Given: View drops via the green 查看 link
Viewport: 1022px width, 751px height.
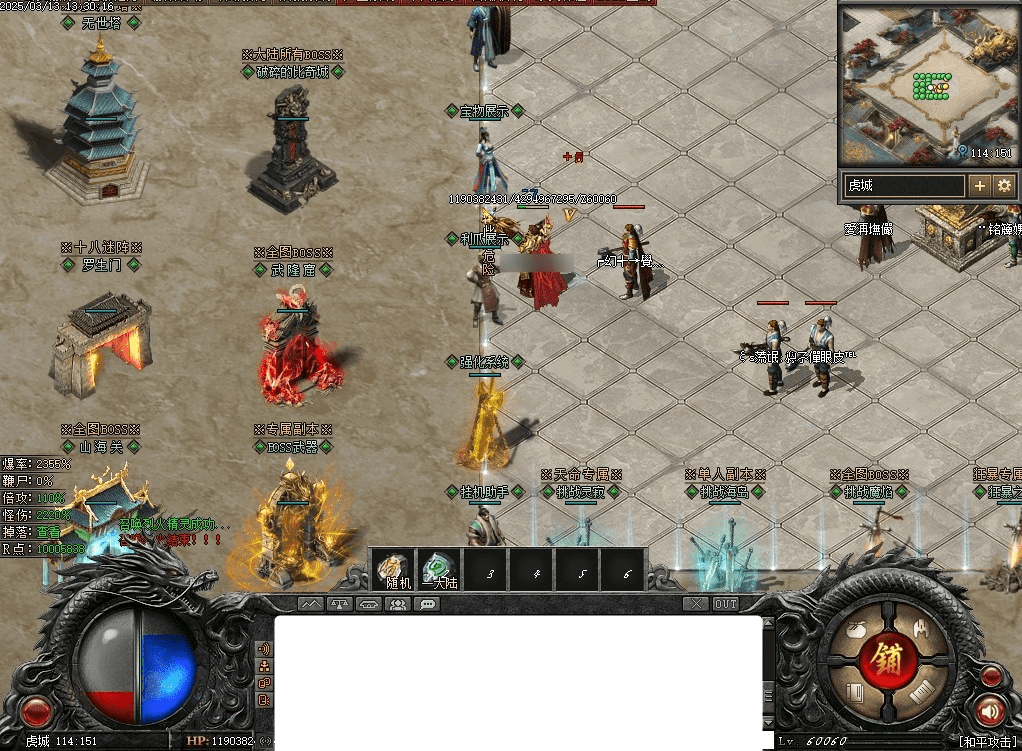Looking at the screenshot, I should [48, 532].
